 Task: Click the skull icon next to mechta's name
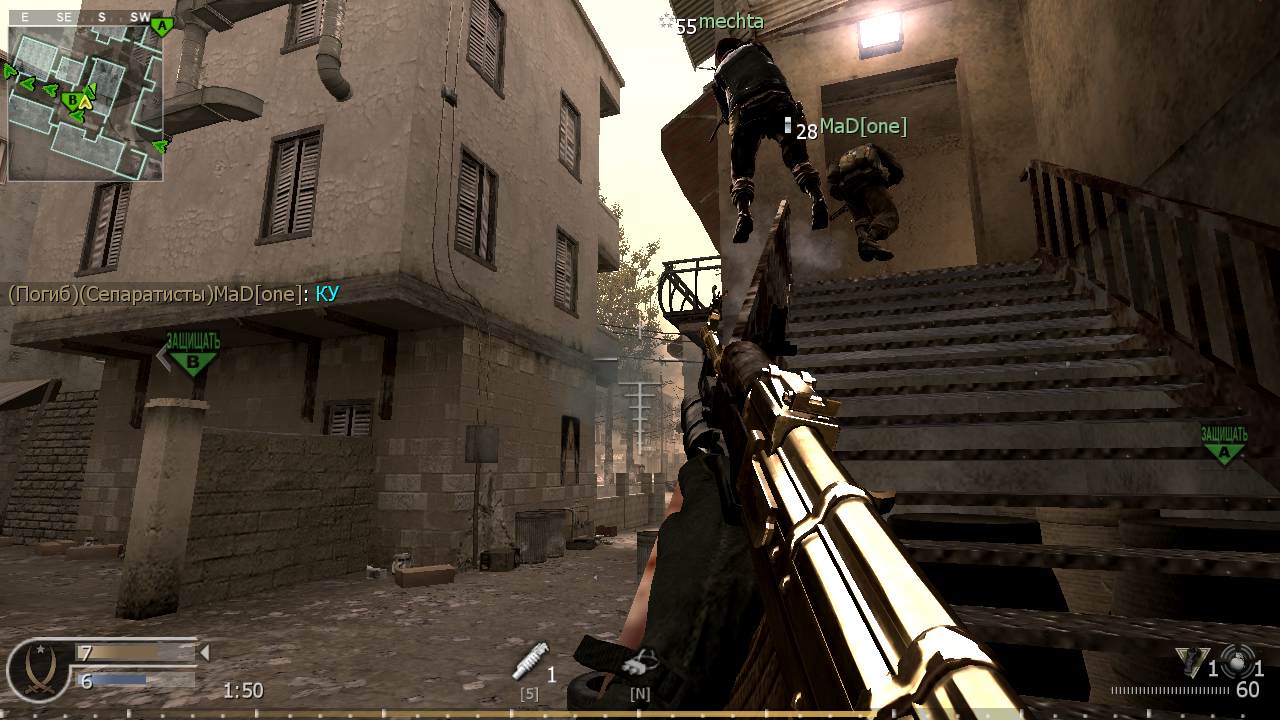tap(665, 22)
